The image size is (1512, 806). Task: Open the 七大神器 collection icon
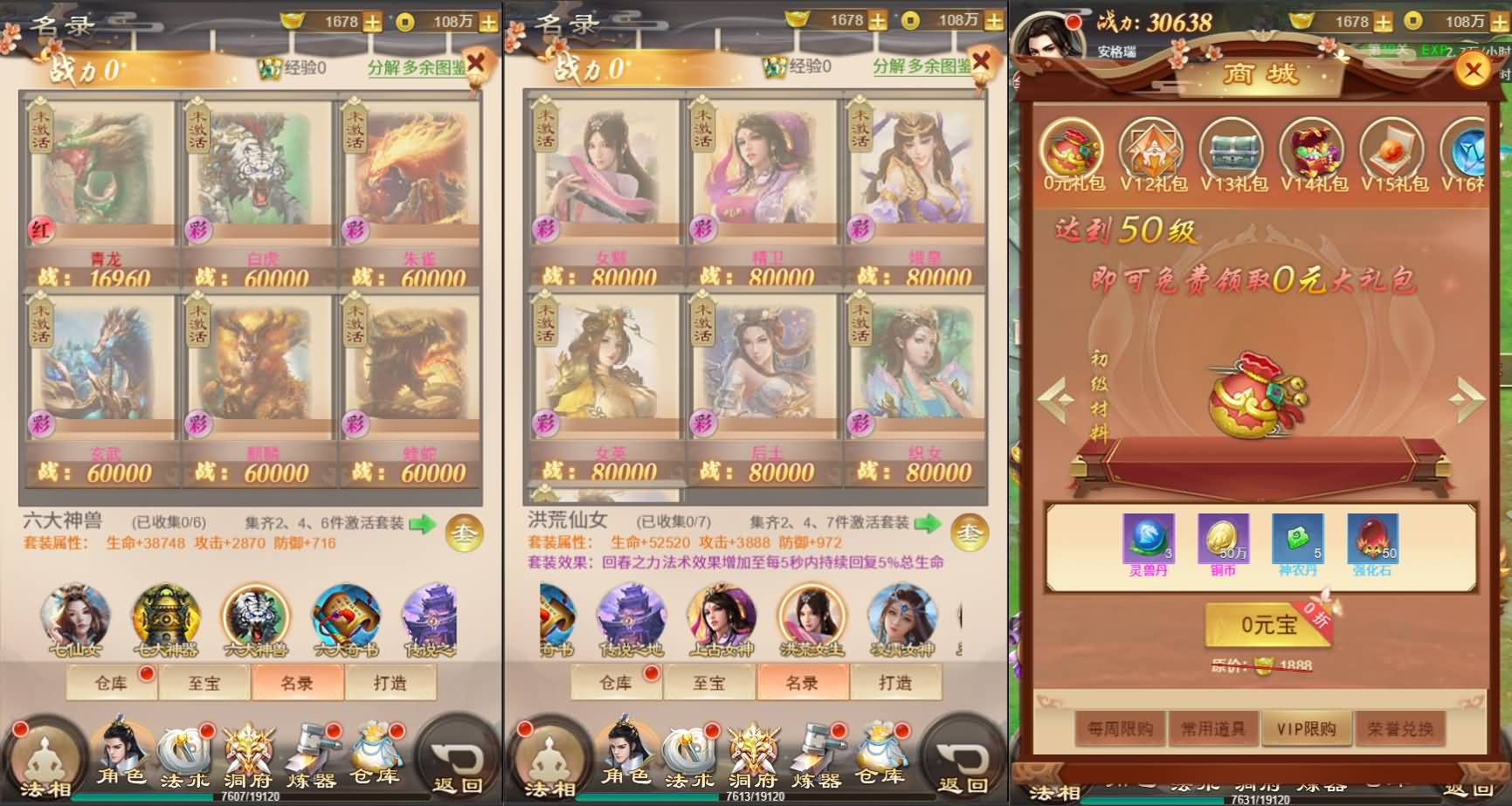(166, 618)
